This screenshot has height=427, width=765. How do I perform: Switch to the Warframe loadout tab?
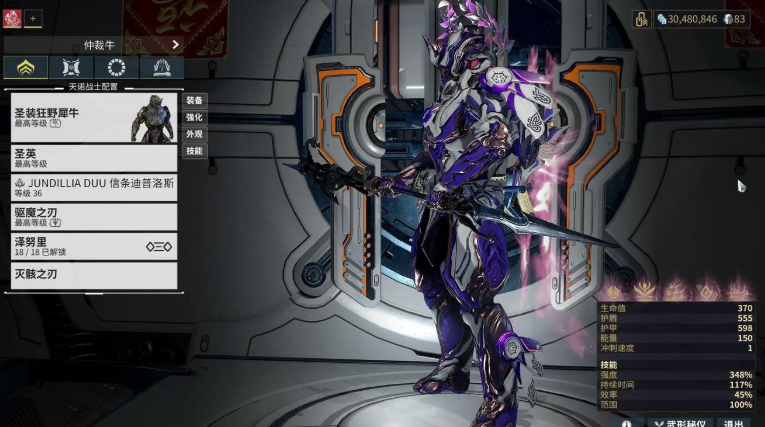[x=27, y=68]
